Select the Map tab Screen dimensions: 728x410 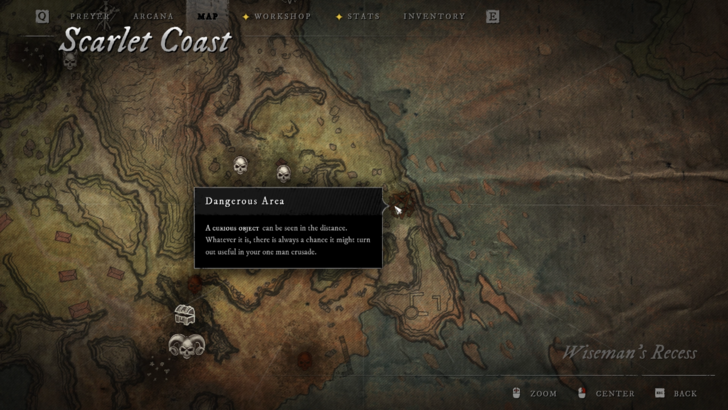click(x=207, y=17)
